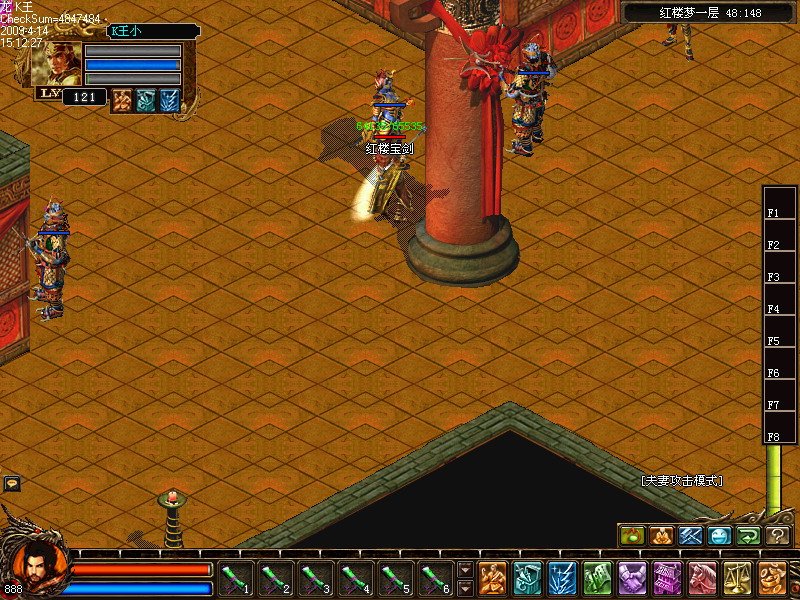
Task: Select the red horse mount icon
Action: [702, 578]
